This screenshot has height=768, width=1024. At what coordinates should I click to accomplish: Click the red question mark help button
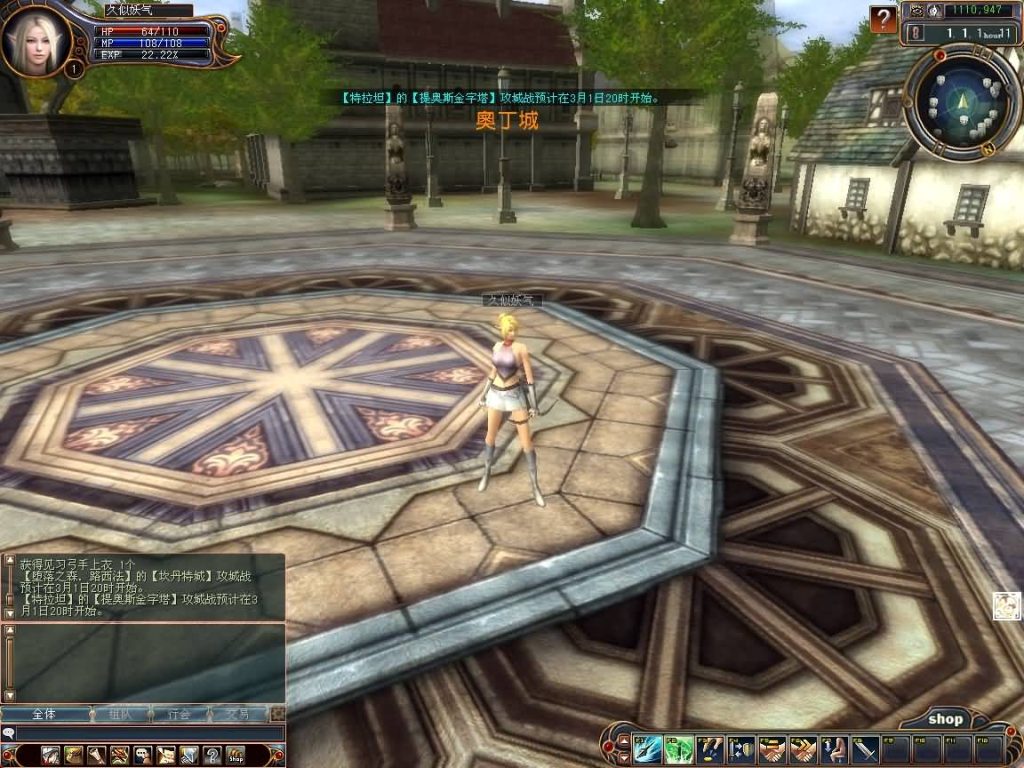(x=883, y=20)
